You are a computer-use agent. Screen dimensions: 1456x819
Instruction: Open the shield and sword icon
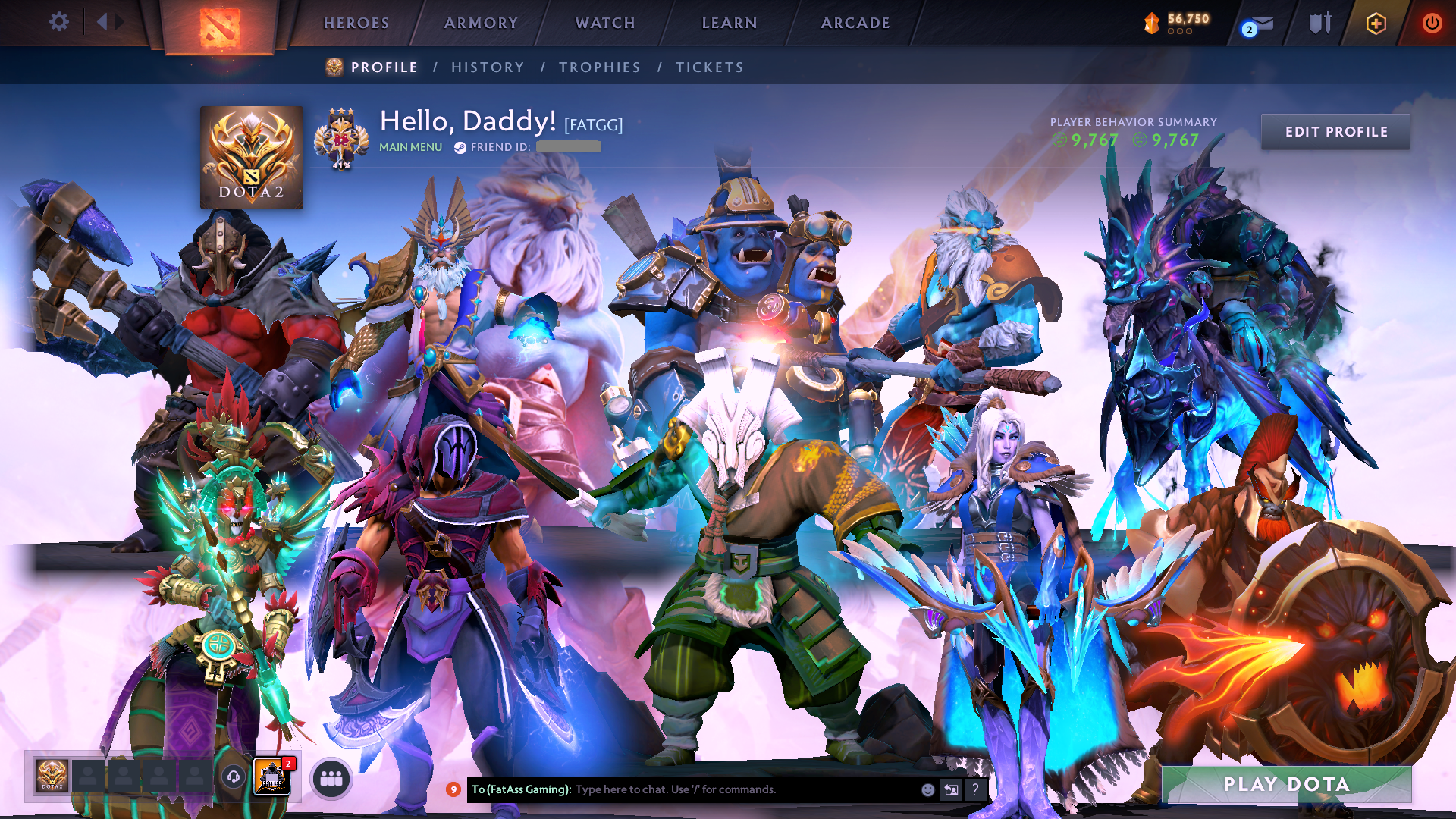[x=1319, y=24]
